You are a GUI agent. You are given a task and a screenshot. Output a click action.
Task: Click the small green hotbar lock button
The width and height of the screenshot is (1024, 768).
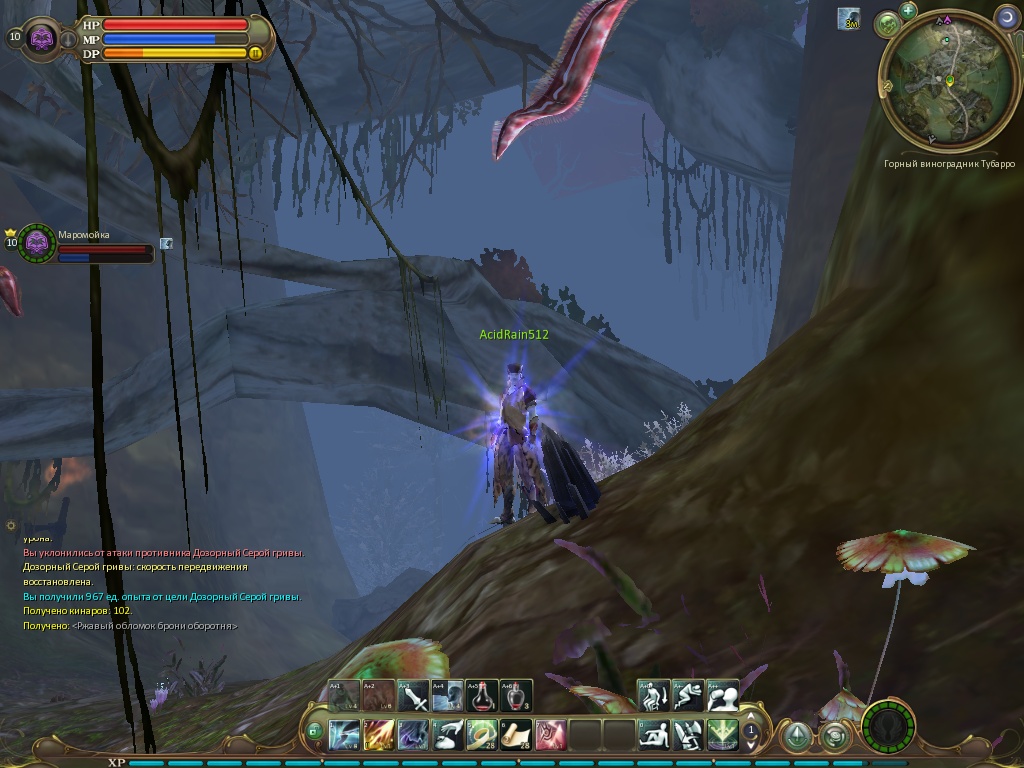[315, 731]
